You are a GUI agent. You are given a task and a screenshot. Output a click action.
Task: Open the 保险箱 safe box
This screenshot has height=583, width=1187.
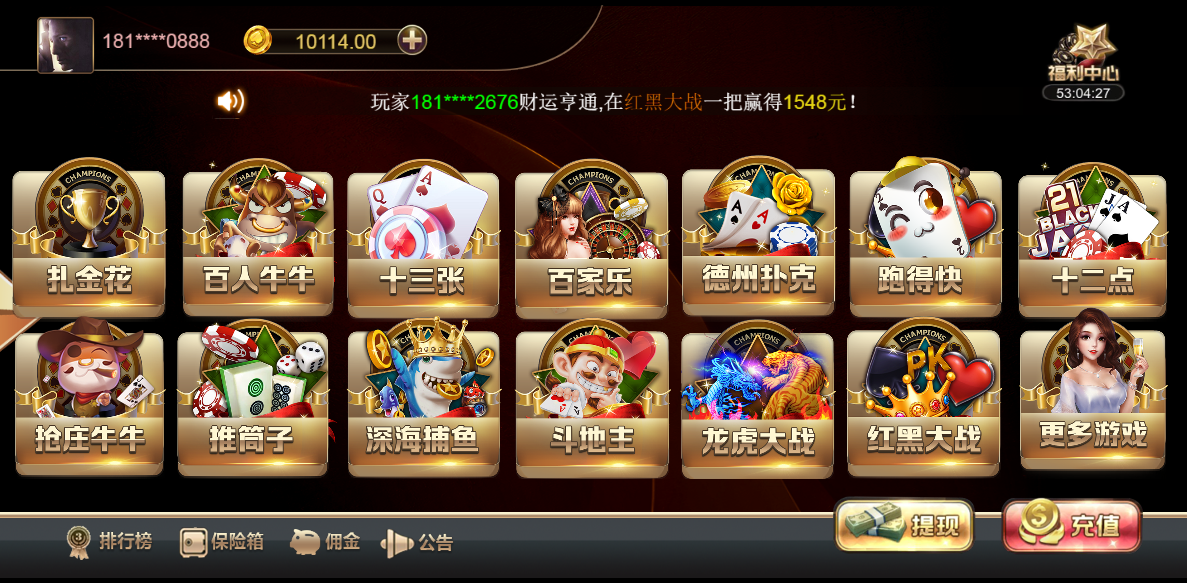tap(222, 542)
